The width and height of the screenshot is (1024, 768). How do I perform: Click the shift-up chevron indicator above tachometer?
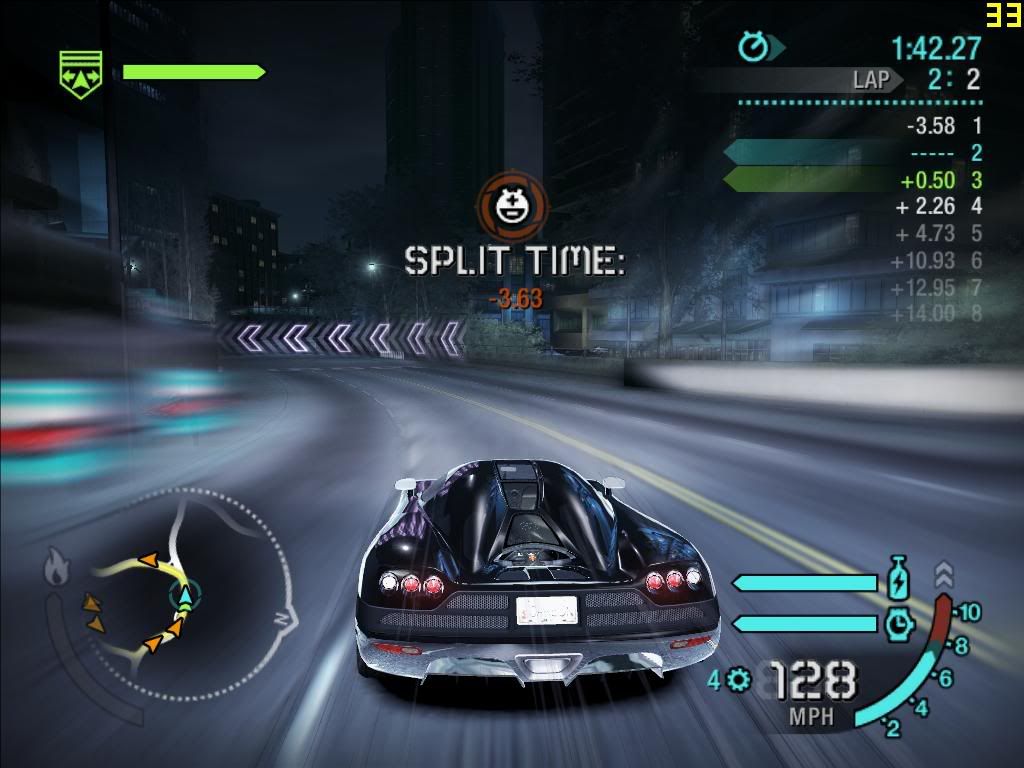pyautogui.click(x=944, y=573)
